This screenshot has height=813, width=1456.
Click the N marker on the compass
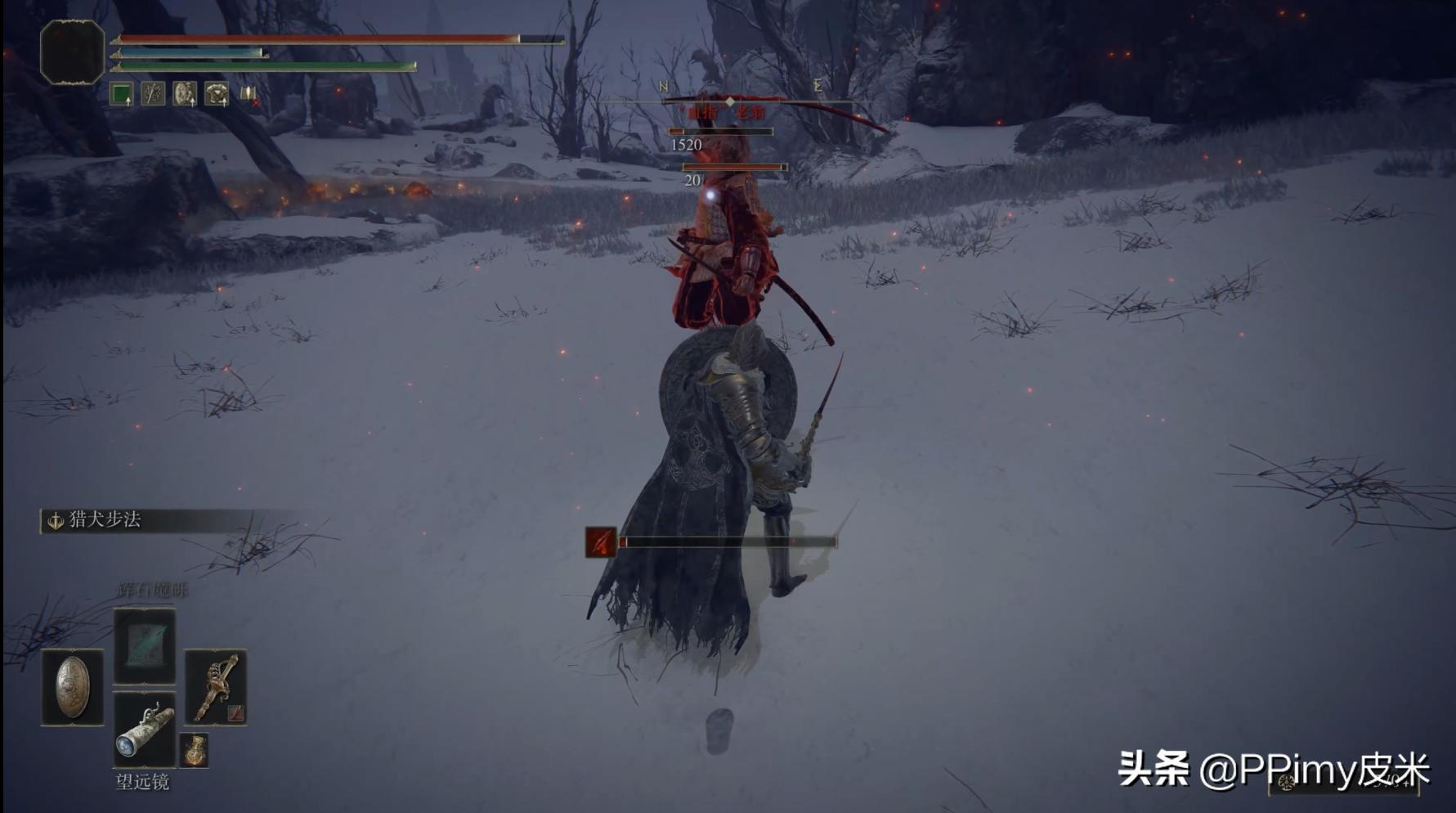coord(663,86)
